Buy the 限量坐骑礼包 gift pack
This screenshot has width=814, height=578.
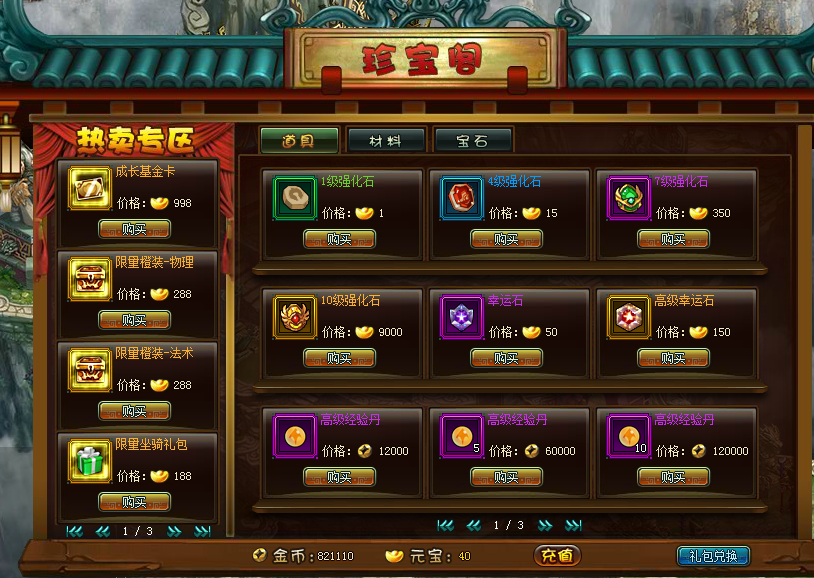(x=134, y=502)
